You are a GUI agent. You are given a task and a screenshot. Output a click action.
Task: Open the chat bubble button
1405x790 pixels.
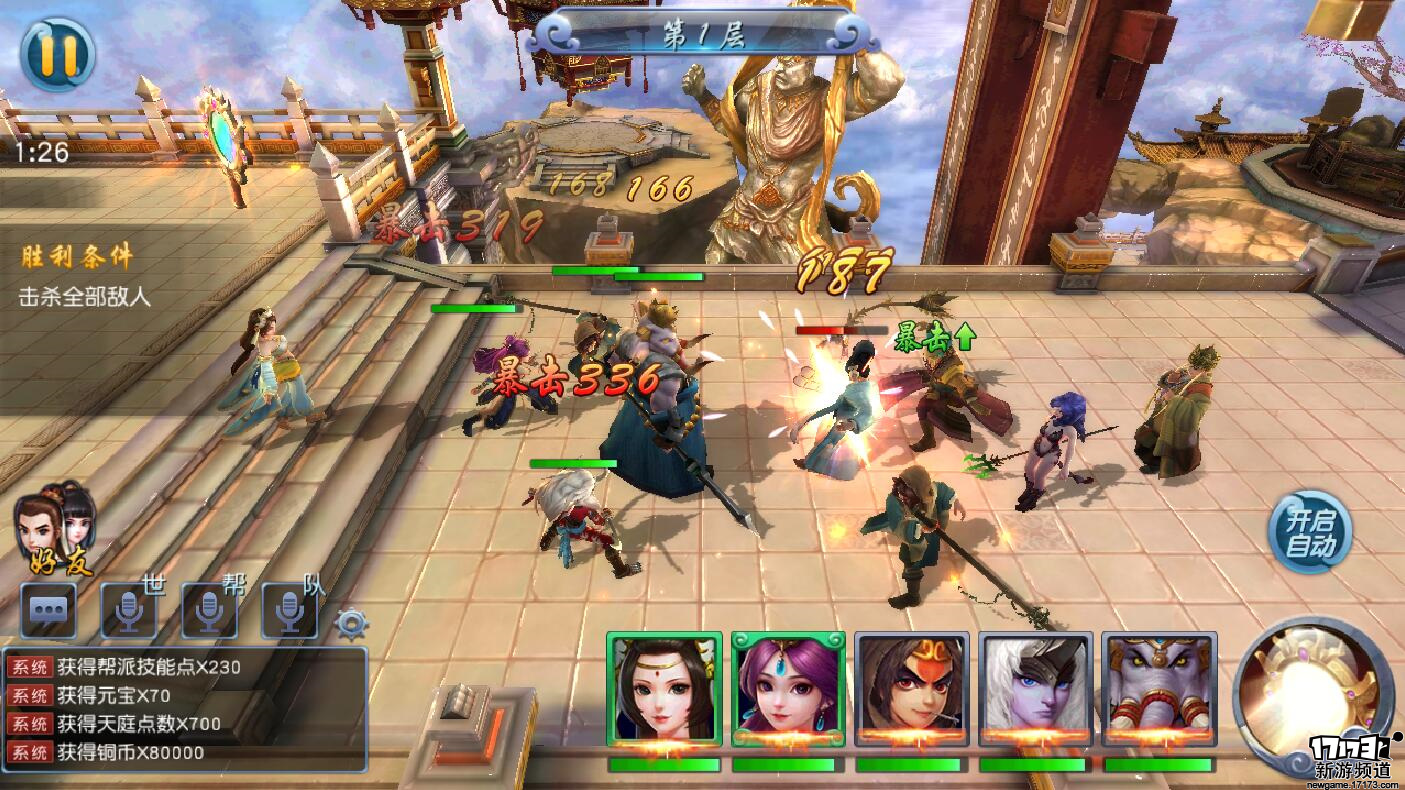[x=48, y=609]
